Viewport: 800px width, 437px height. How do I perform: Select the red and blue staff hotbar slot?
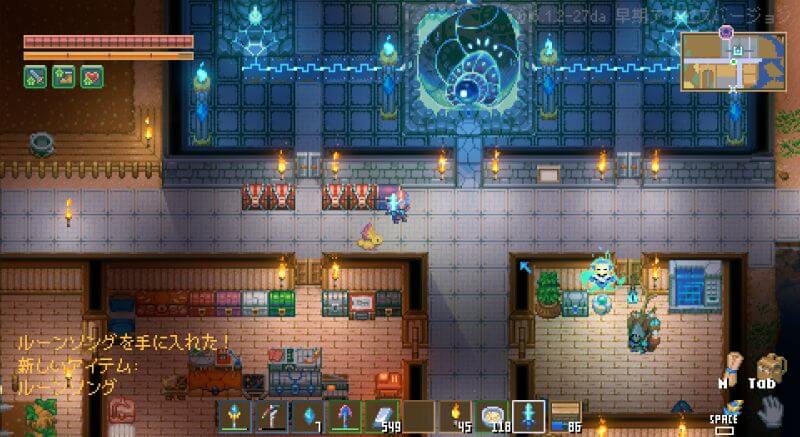click(x=343, y=416)
